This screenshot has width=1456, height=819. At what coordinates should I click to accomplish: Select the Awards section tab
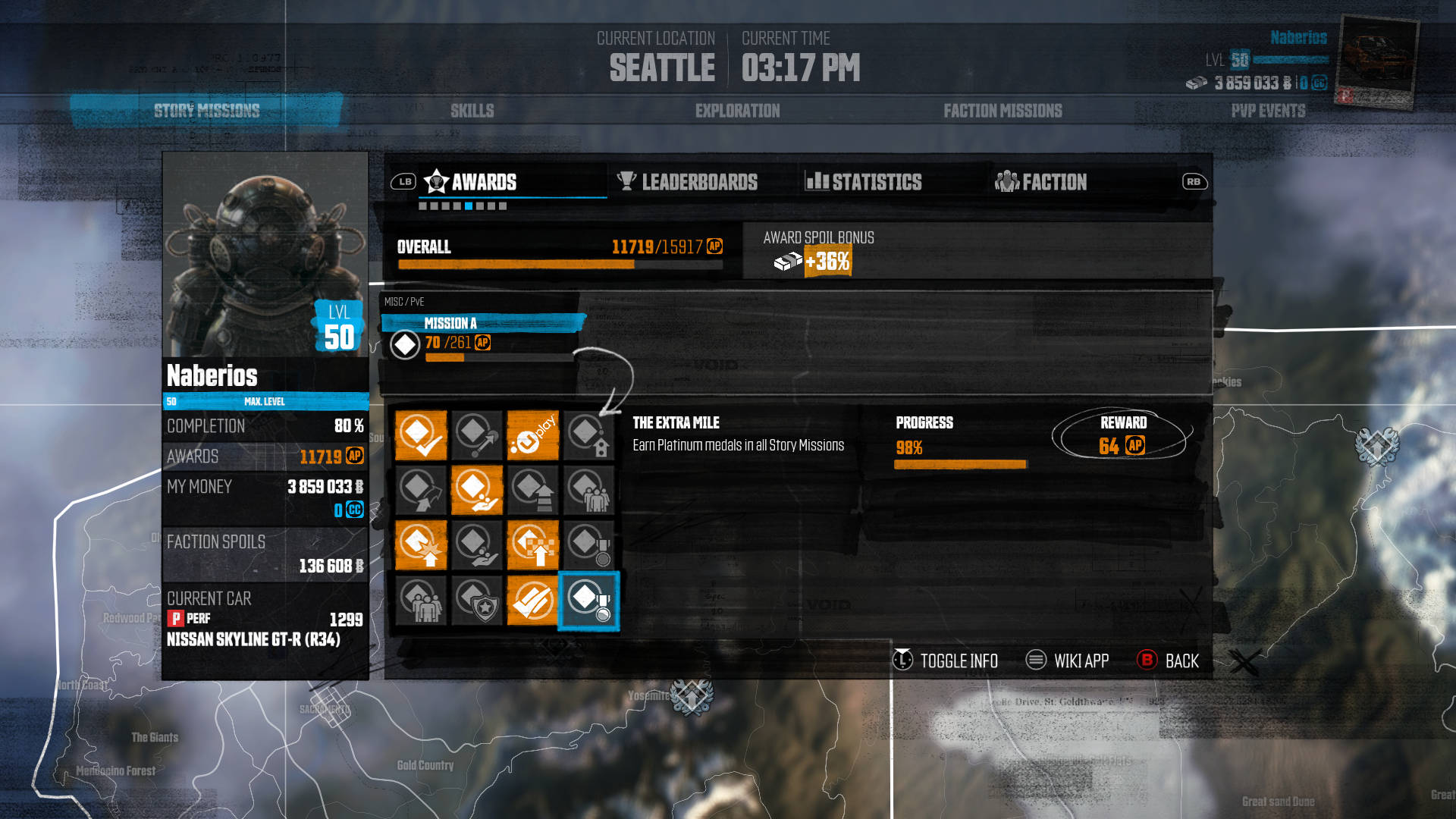click(483, 182)
